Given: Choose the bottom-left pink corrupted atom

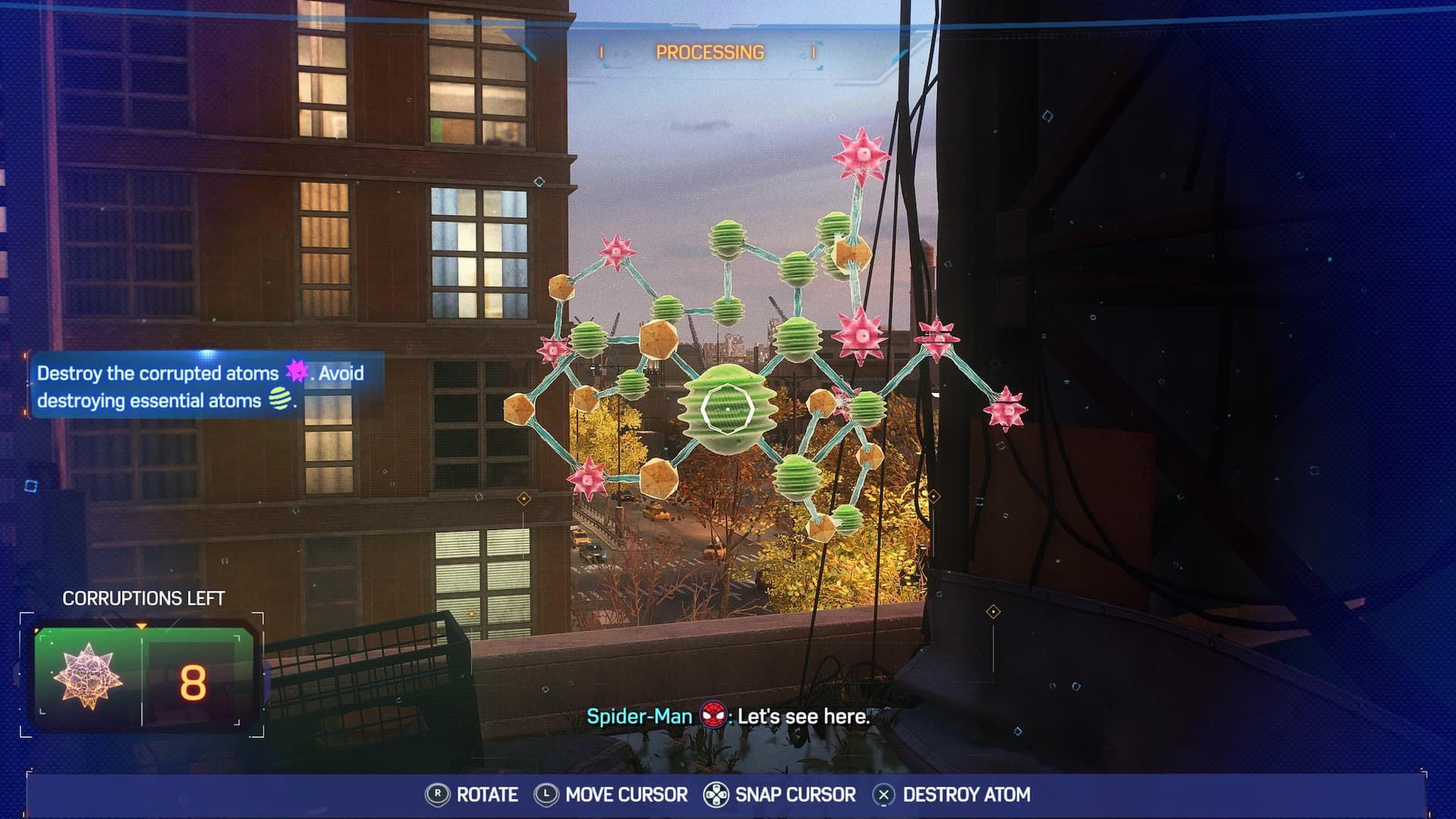Looking at the screenshot, I should coord(588,475).
